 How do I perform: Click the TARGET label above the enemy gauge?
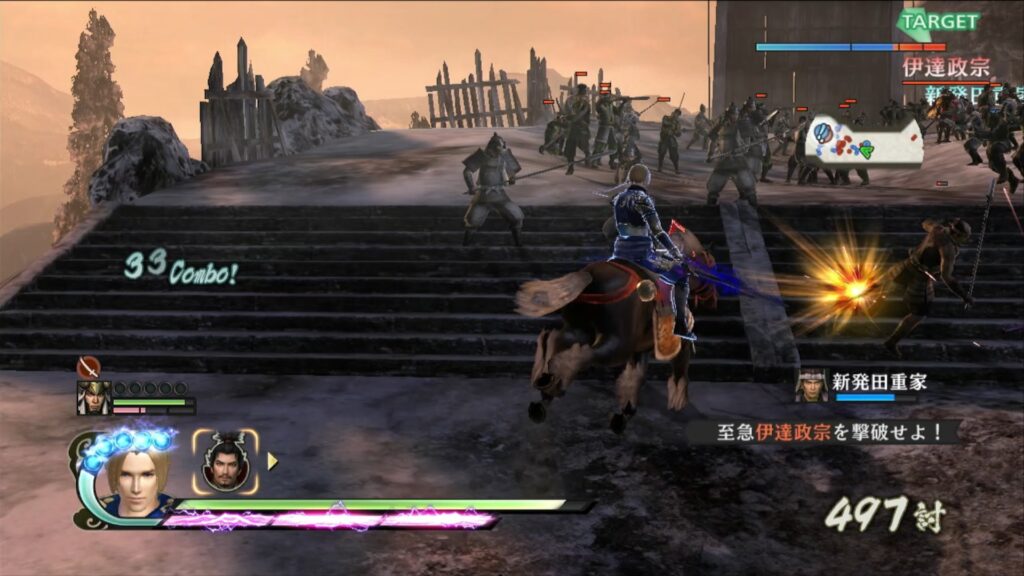939,21
